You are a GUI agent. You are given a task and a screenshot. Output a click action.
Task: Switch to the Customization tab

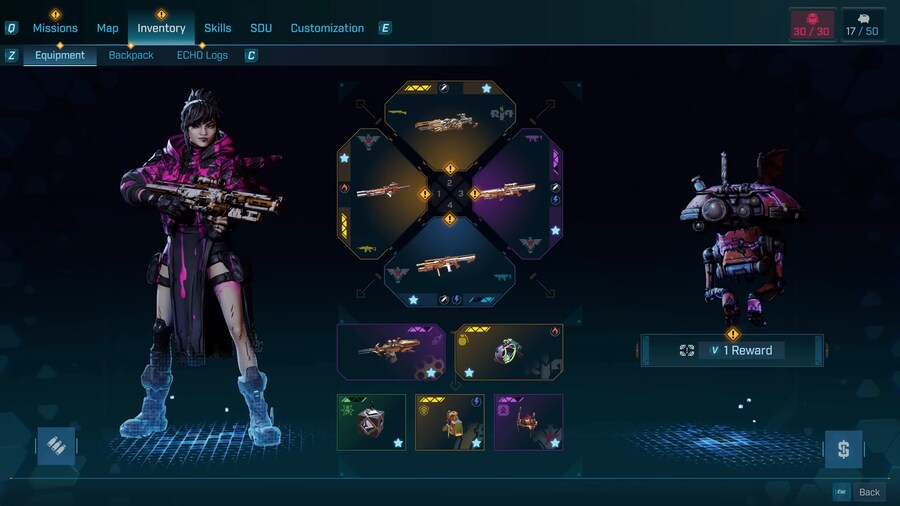327,28
